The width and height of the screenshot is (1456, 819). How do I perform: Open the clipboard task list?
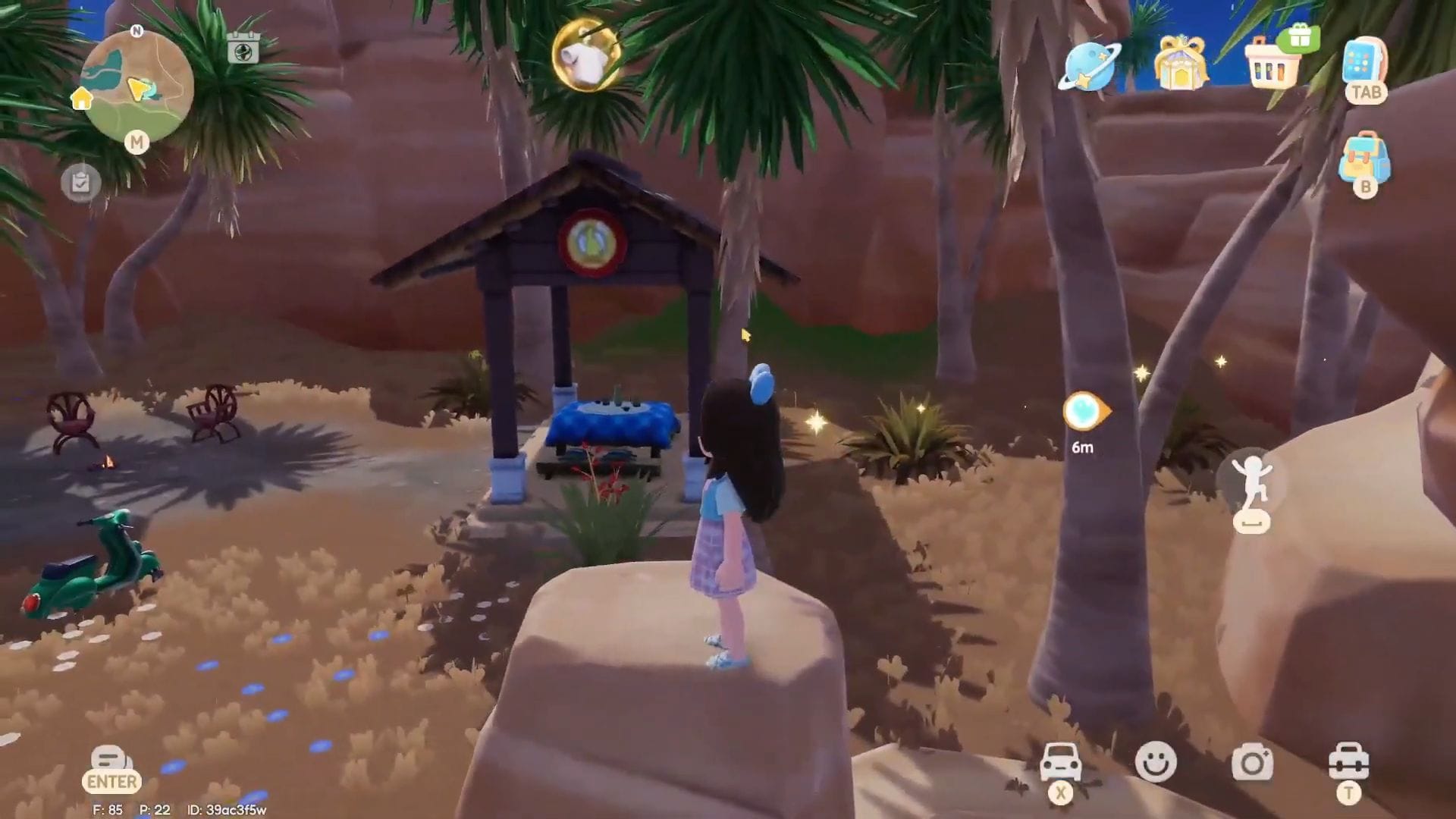click(x=80, y=183)
